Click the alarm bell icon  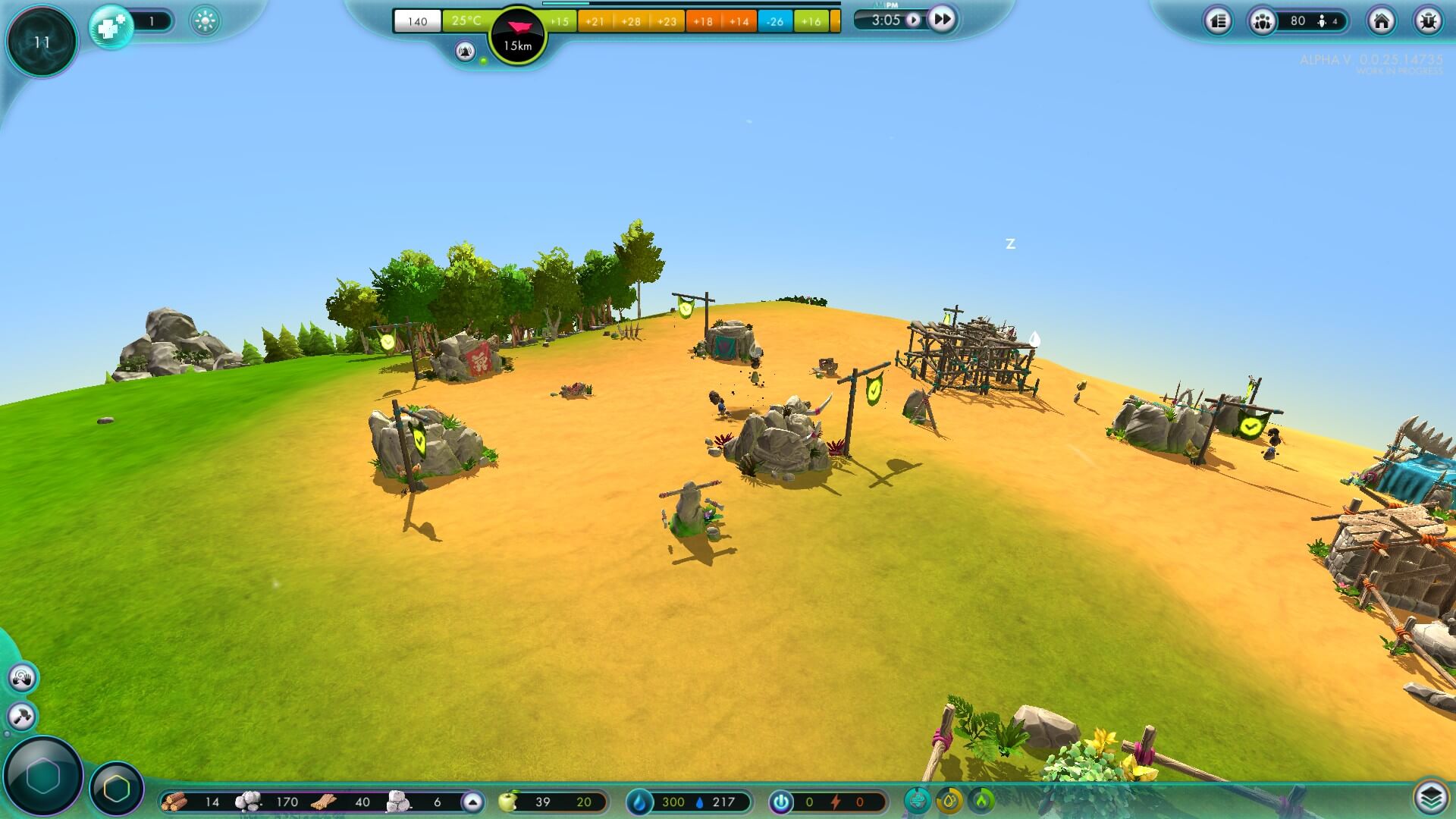465,52
